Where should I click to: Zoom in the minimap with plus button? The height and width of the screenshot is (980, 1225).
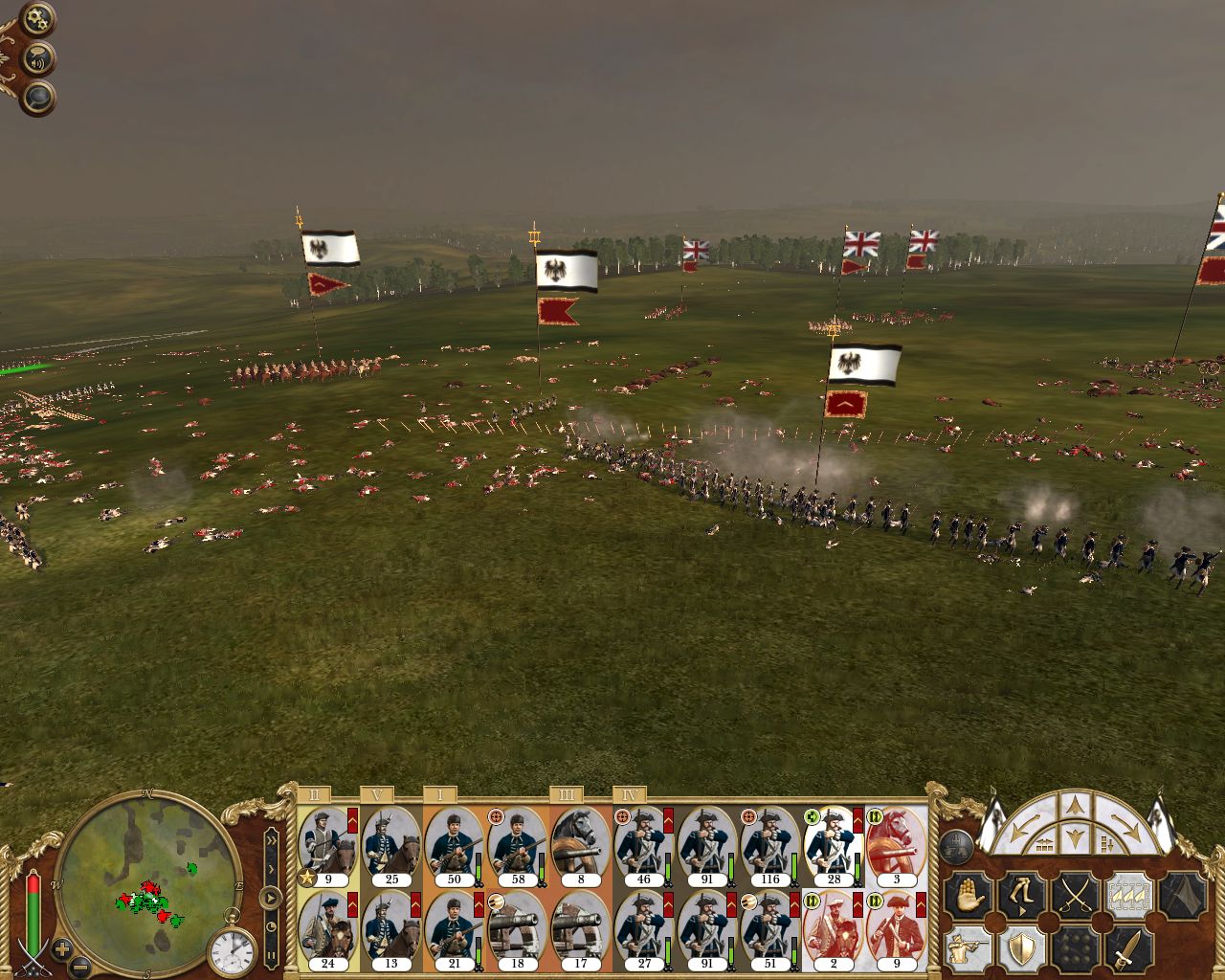click(x=62, y=949)
